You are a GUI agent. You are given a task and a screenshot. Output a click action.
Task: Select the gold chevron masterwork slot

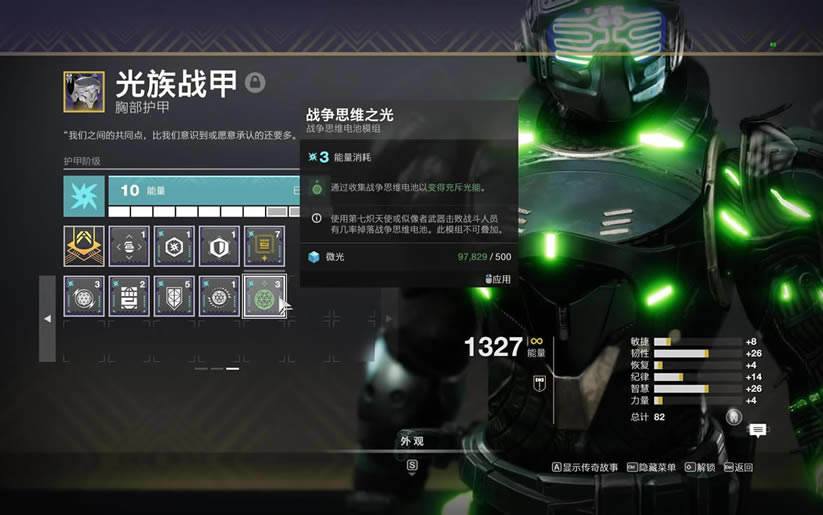tap(84, 246)
